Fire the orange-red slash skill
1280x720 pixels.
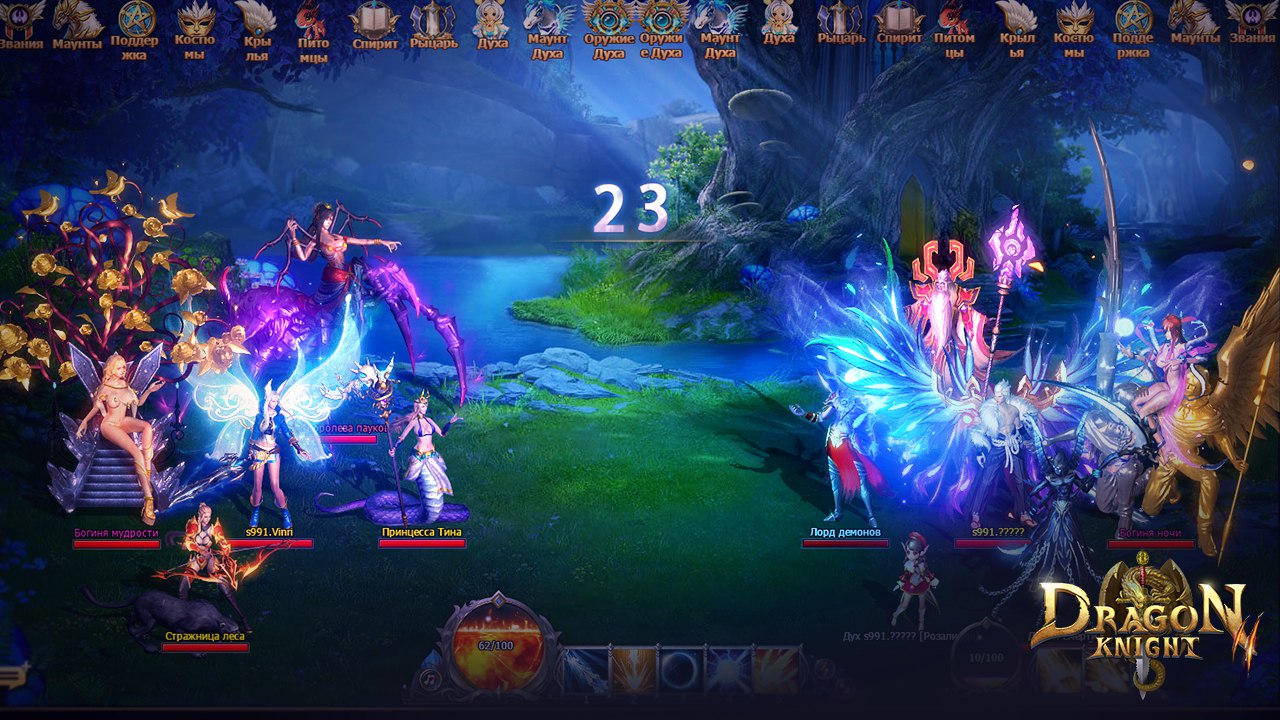pos(776,669)
